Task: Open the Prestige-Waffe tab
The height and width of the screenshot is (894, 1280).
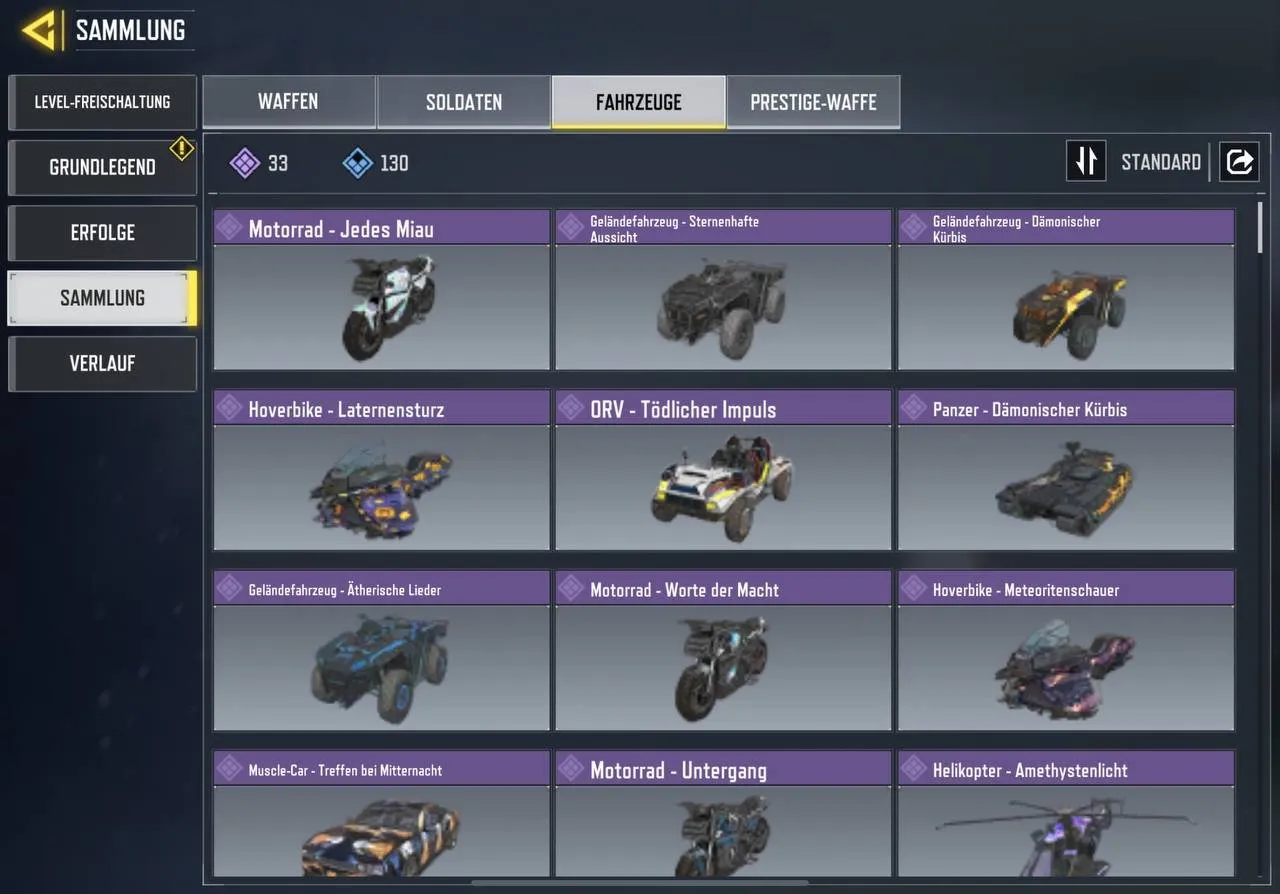Action: tap(813, 101)
